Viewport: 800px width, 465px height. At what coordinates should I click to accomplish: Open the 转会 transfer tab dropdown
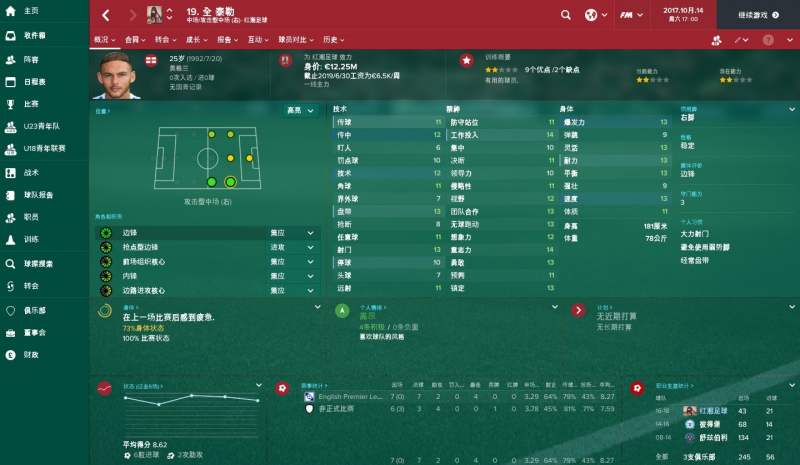pos(164,41)
